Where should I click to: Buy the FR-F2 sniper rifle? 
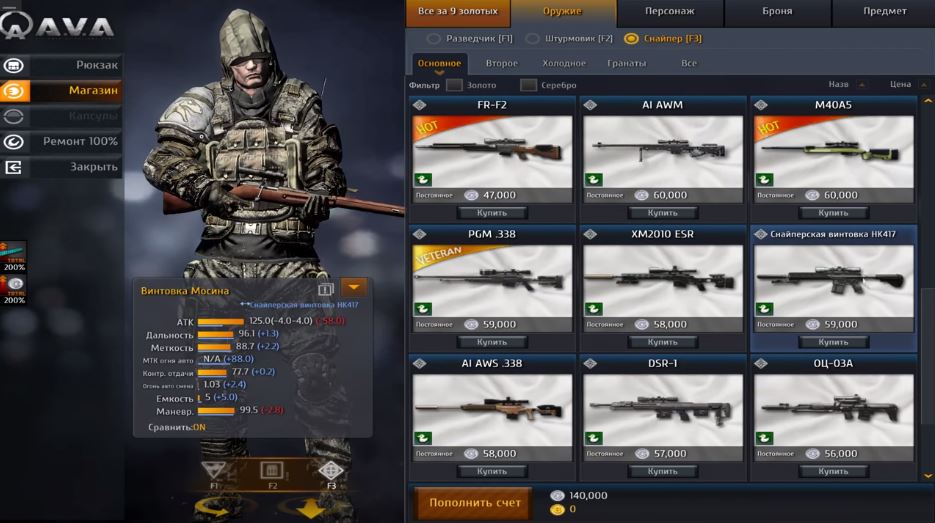492,213
